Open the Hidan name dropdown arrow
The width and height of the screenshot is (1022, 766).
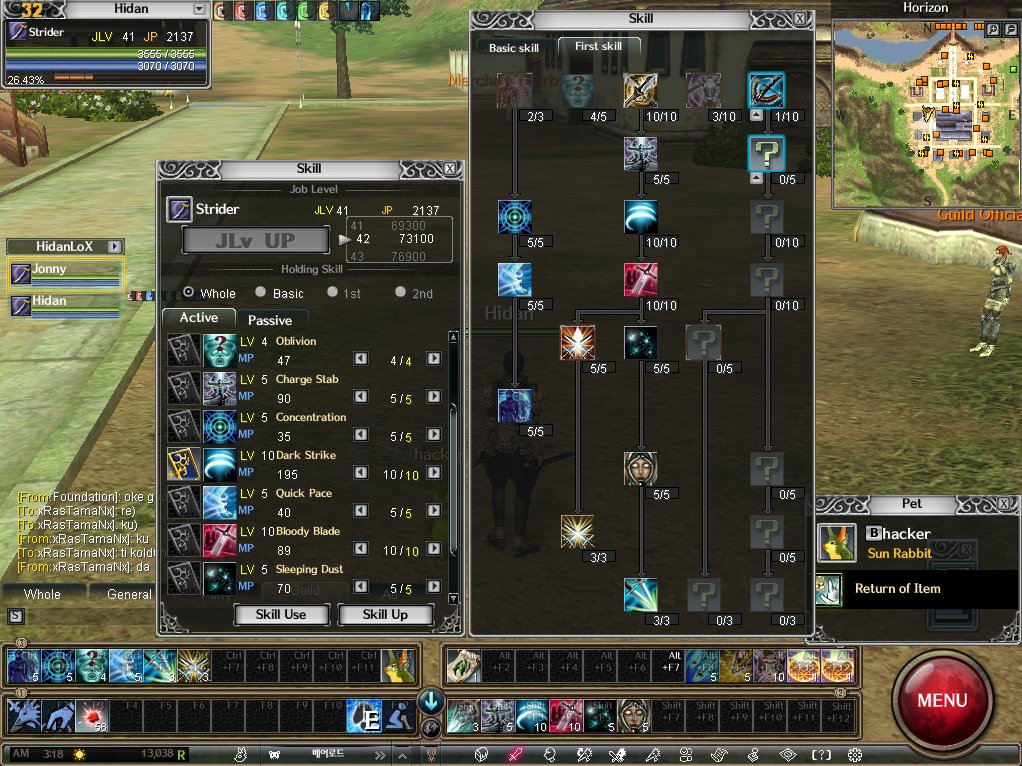point(199,9)
